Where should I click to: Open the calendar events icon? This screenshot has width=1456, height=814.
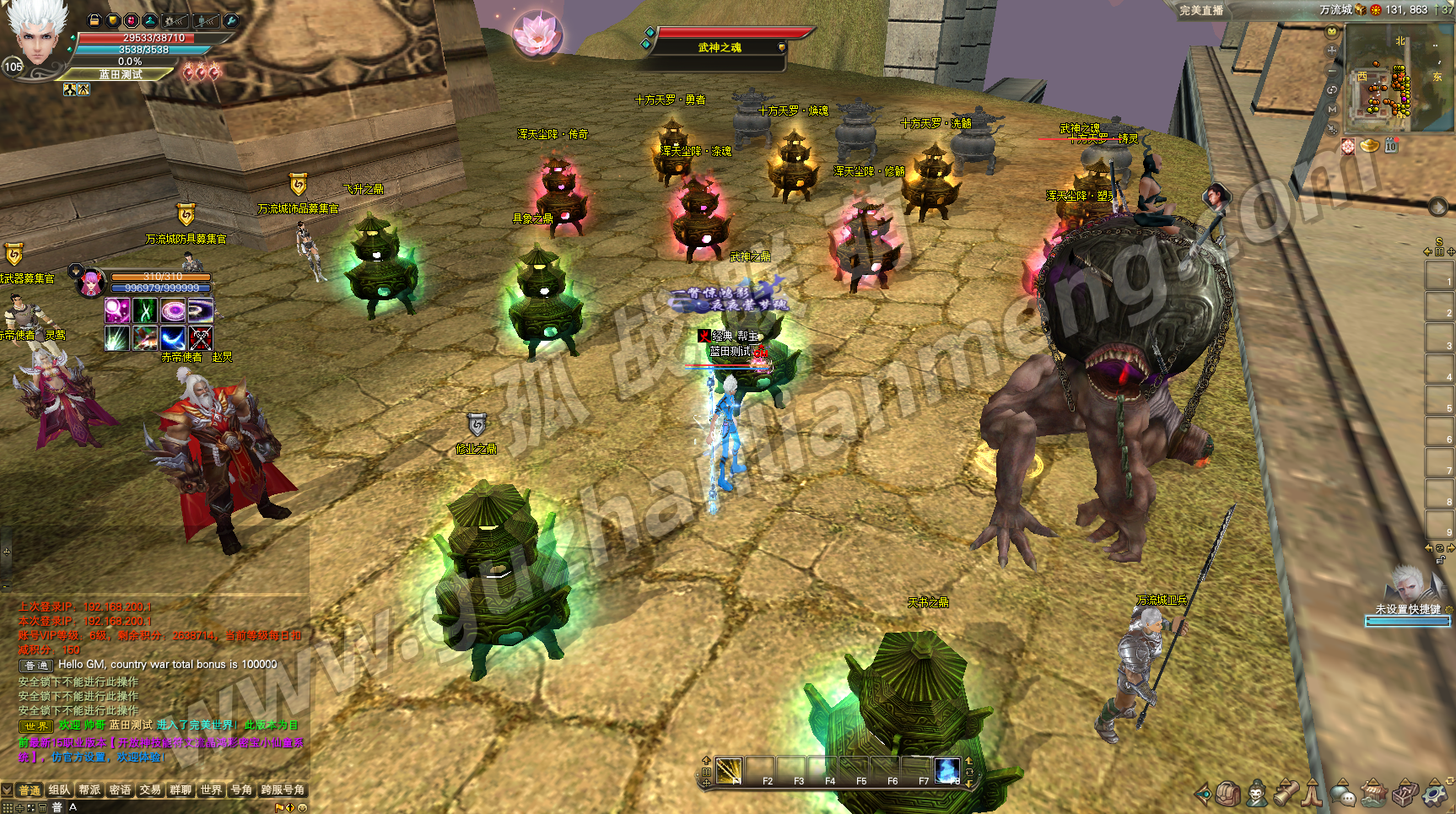click(1391, 146)
